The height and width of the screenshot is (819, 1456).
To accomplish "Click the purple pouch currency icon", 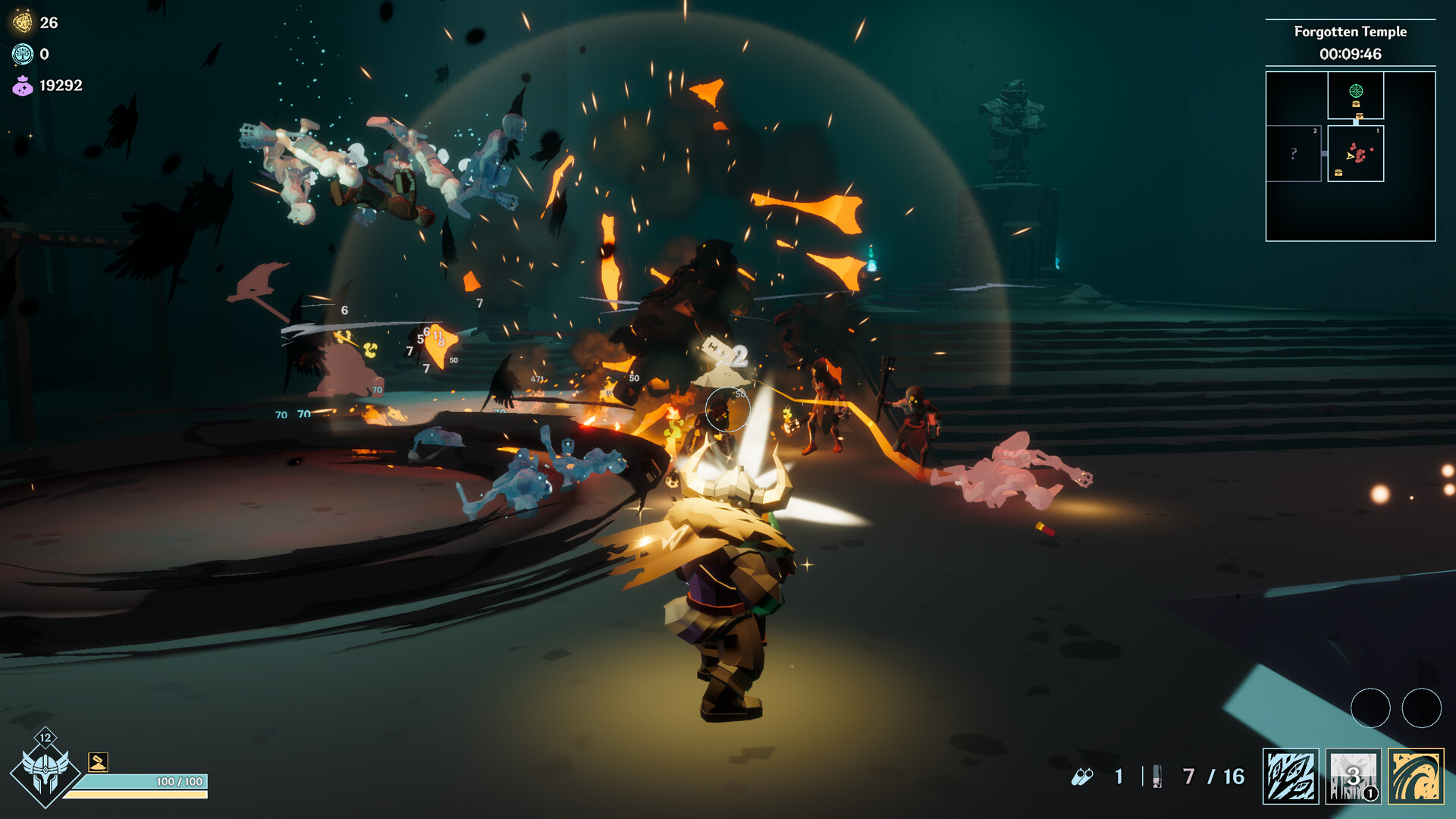I will coord(23,86).
